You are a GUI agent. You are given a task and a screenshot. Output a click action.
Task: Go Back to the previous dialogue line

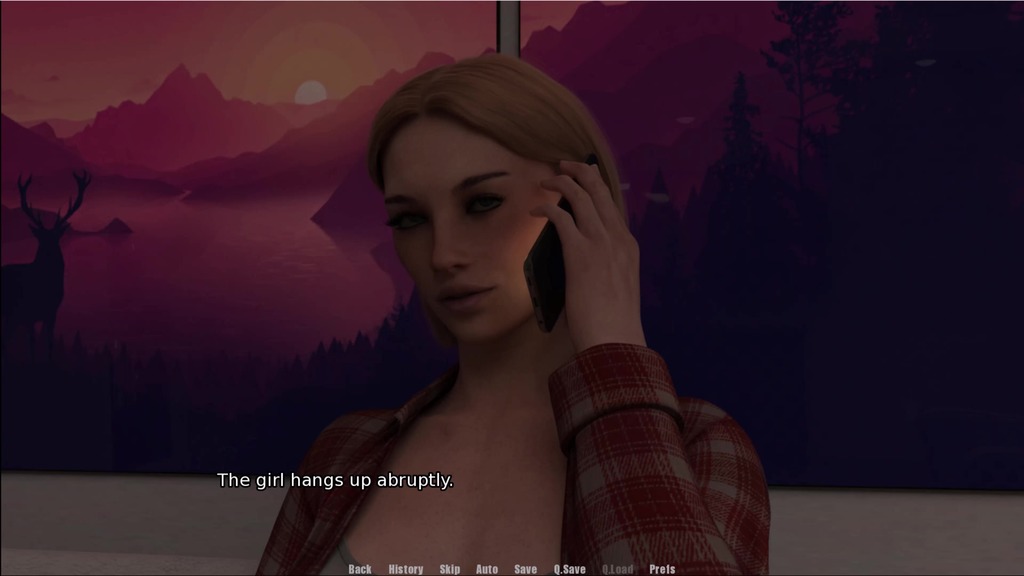[x=360, y=569]
